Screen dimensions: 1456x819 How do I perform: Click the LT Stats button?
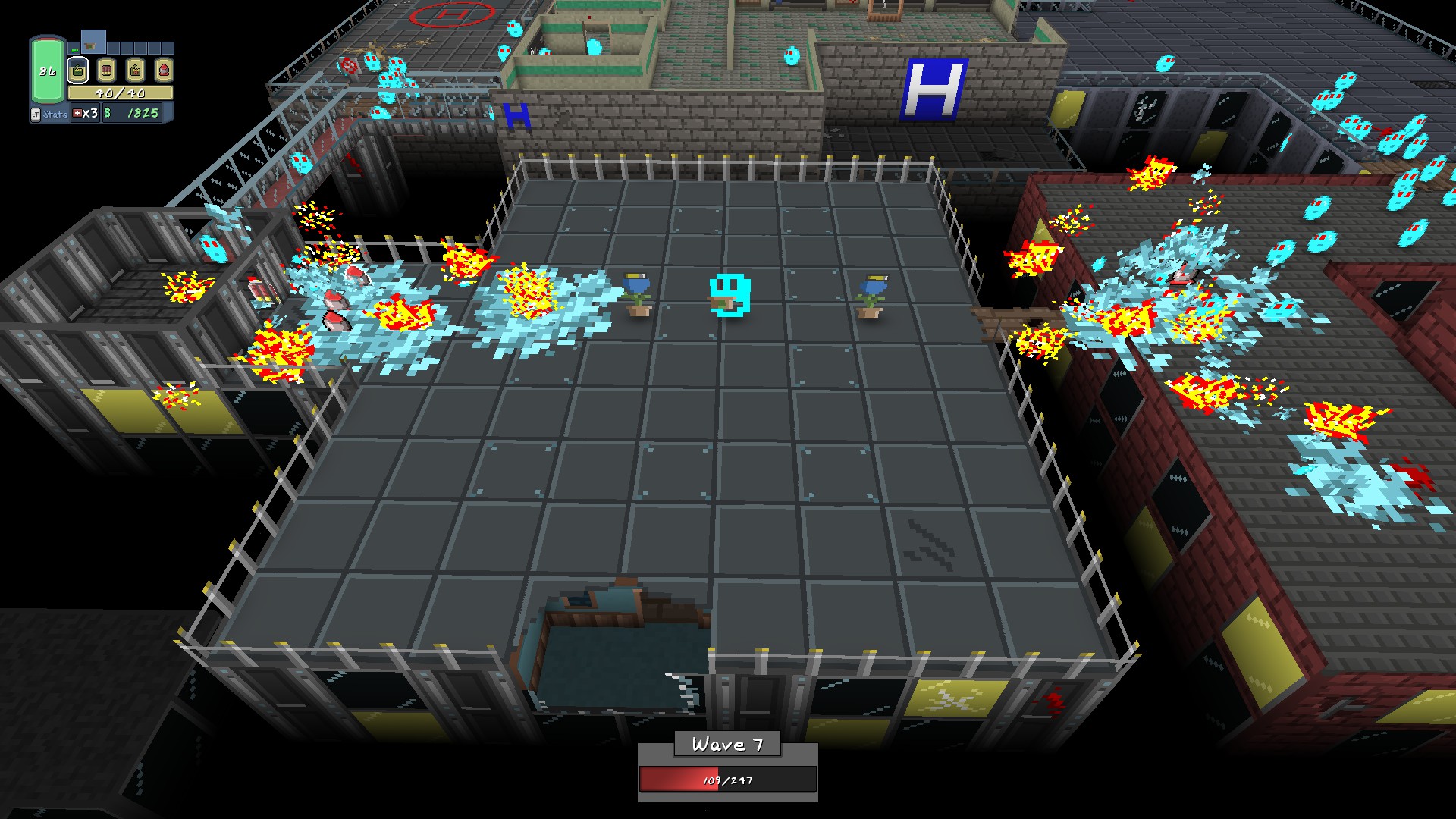click(50, 114)
